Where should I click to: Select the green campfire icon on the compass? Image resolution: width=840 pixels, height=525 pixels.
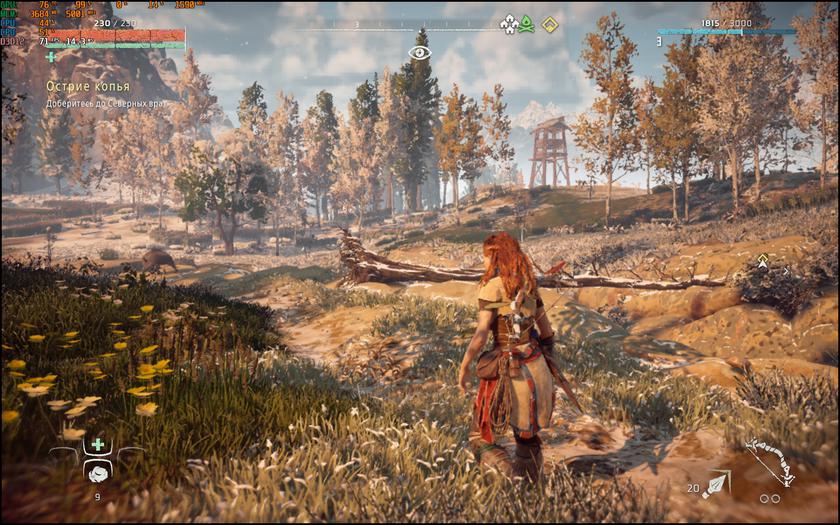click(527, 23)
